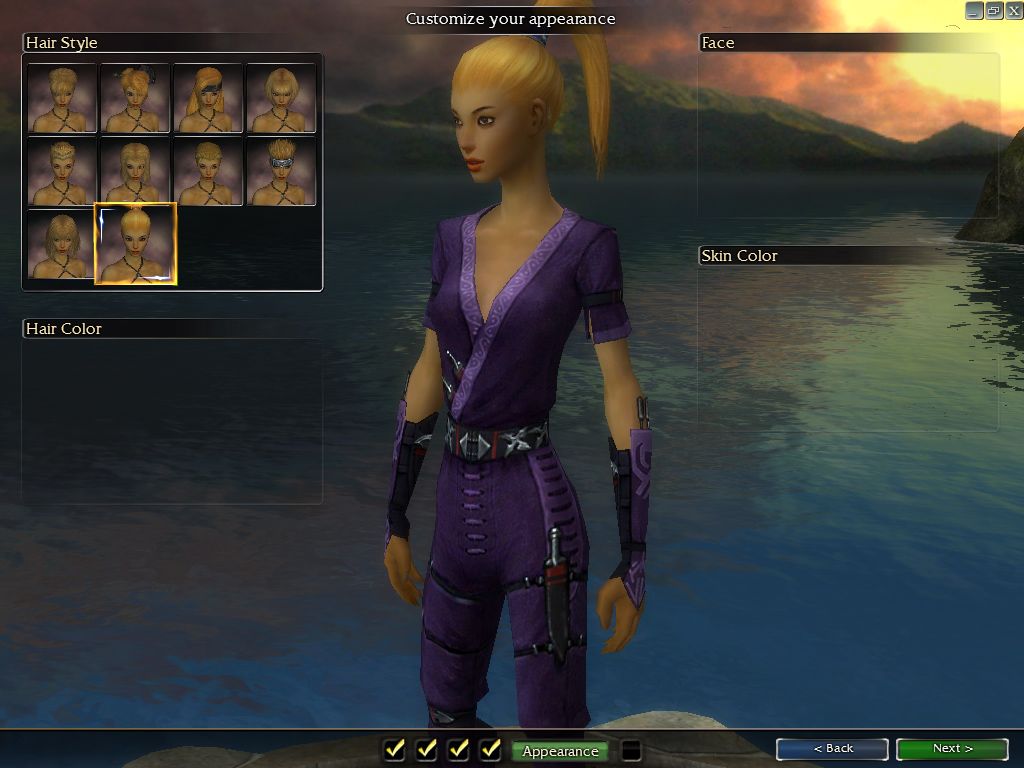This screenshot has height=768, width=1024.
Task: Close the game window
Action: tap(1012, 11)
